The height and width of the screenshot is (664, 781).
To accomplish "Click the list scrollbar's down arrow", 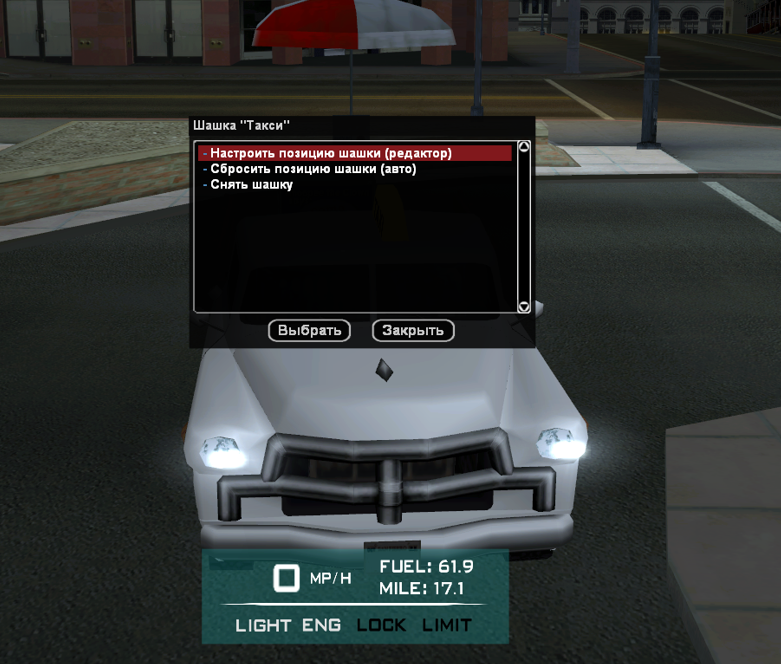I will pyautogui.click(x=523, y=307).
